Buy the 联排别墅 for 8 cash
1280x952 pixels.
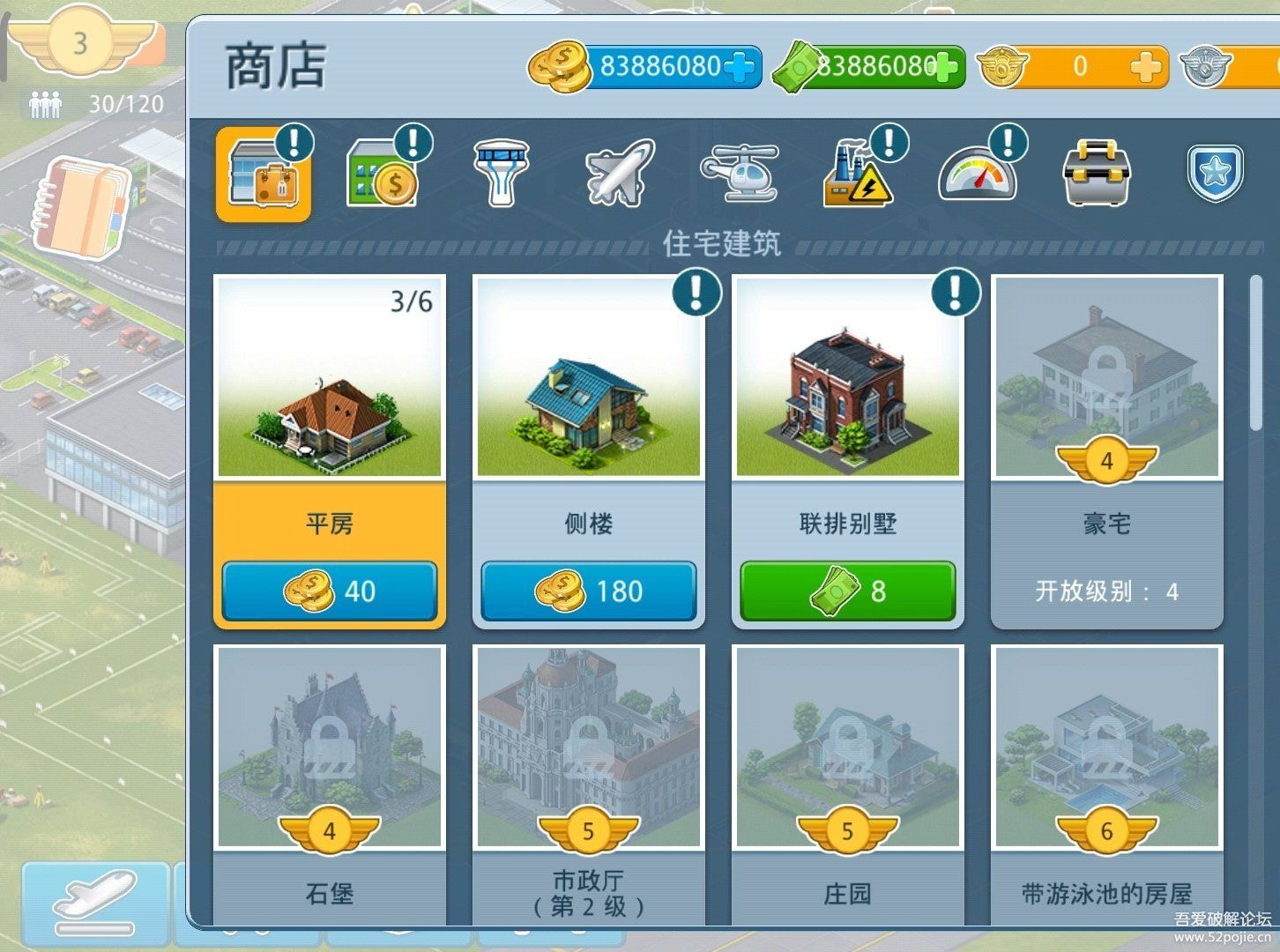pyautogui.click(x=847, y=591)
